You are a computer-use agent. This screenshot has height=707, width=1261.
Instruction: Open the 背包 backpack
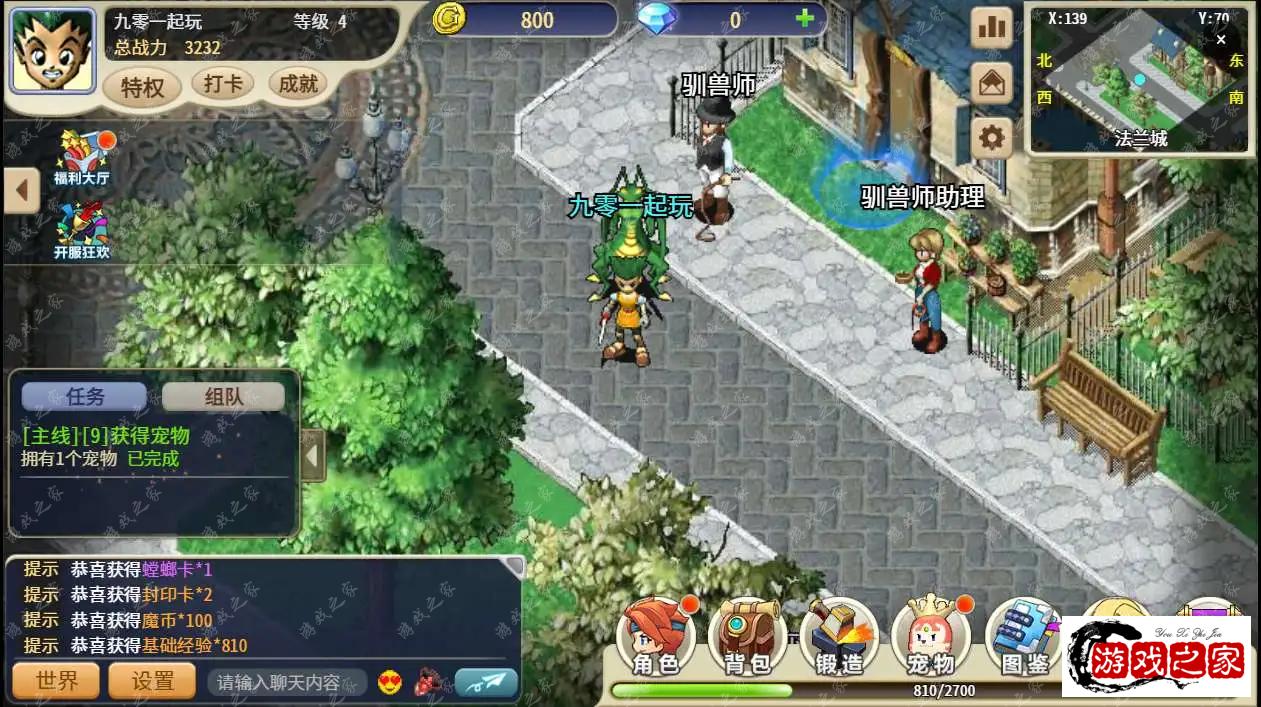[x=747, y=637]
